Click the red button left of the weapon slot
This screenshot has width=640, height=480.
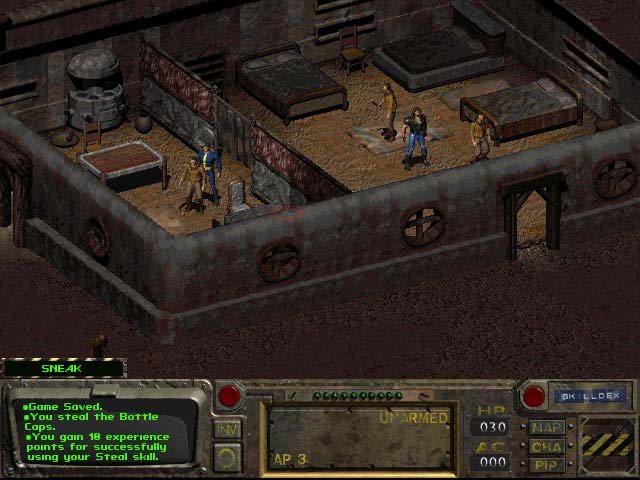tap(229, 396)
